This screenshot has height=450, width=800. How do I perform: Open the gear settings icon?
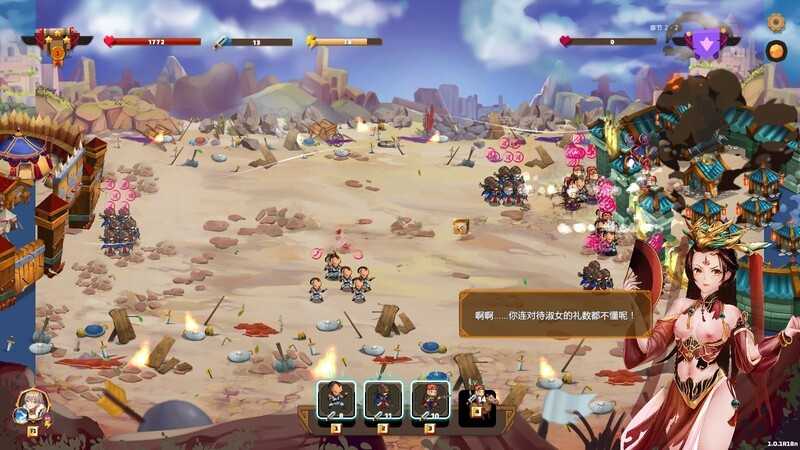[x=776, y=21]
